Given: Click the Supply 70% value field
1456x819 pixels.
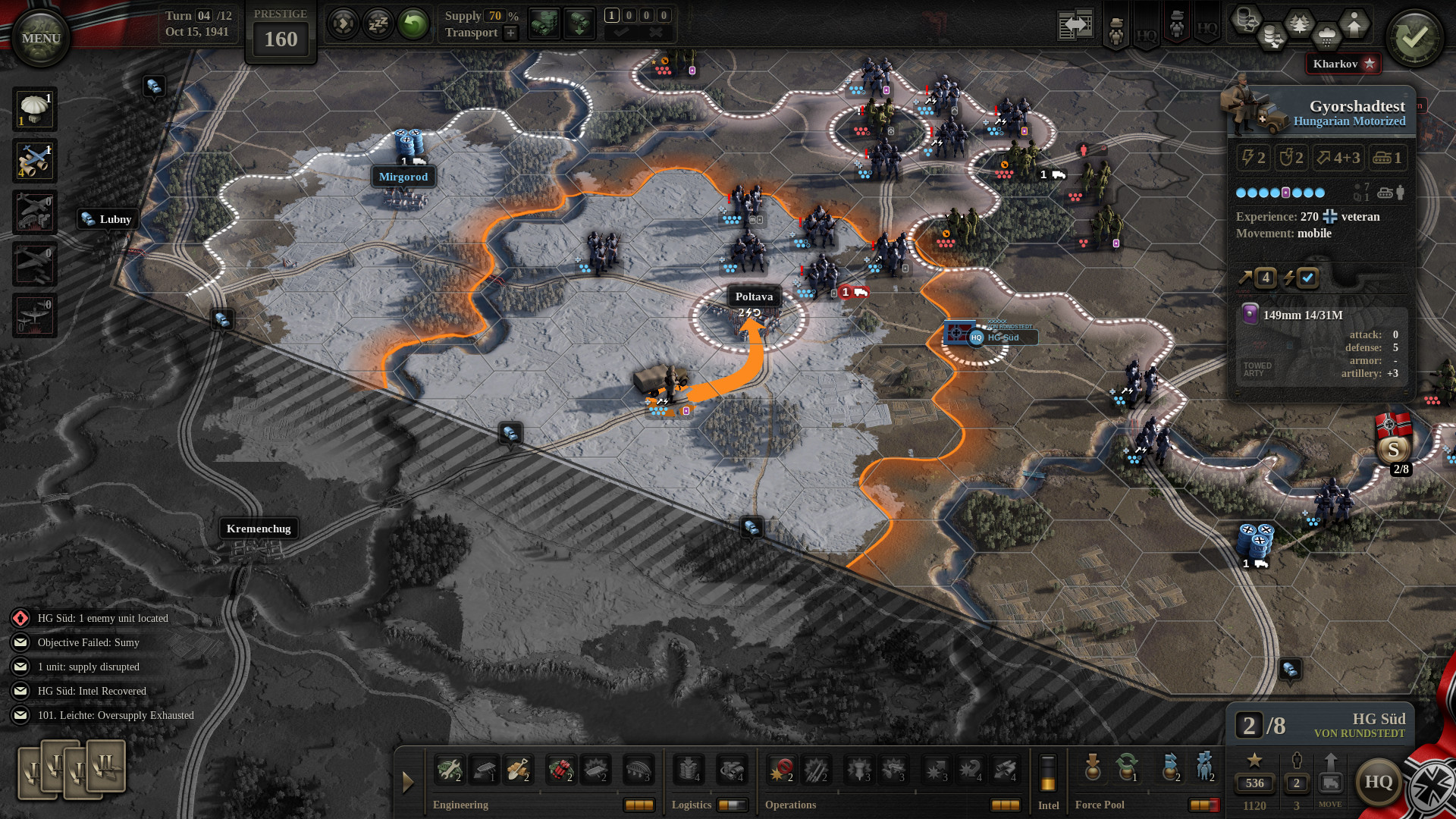Looking at the screenshot, I should pyautogui.click(x=496, y=15).
